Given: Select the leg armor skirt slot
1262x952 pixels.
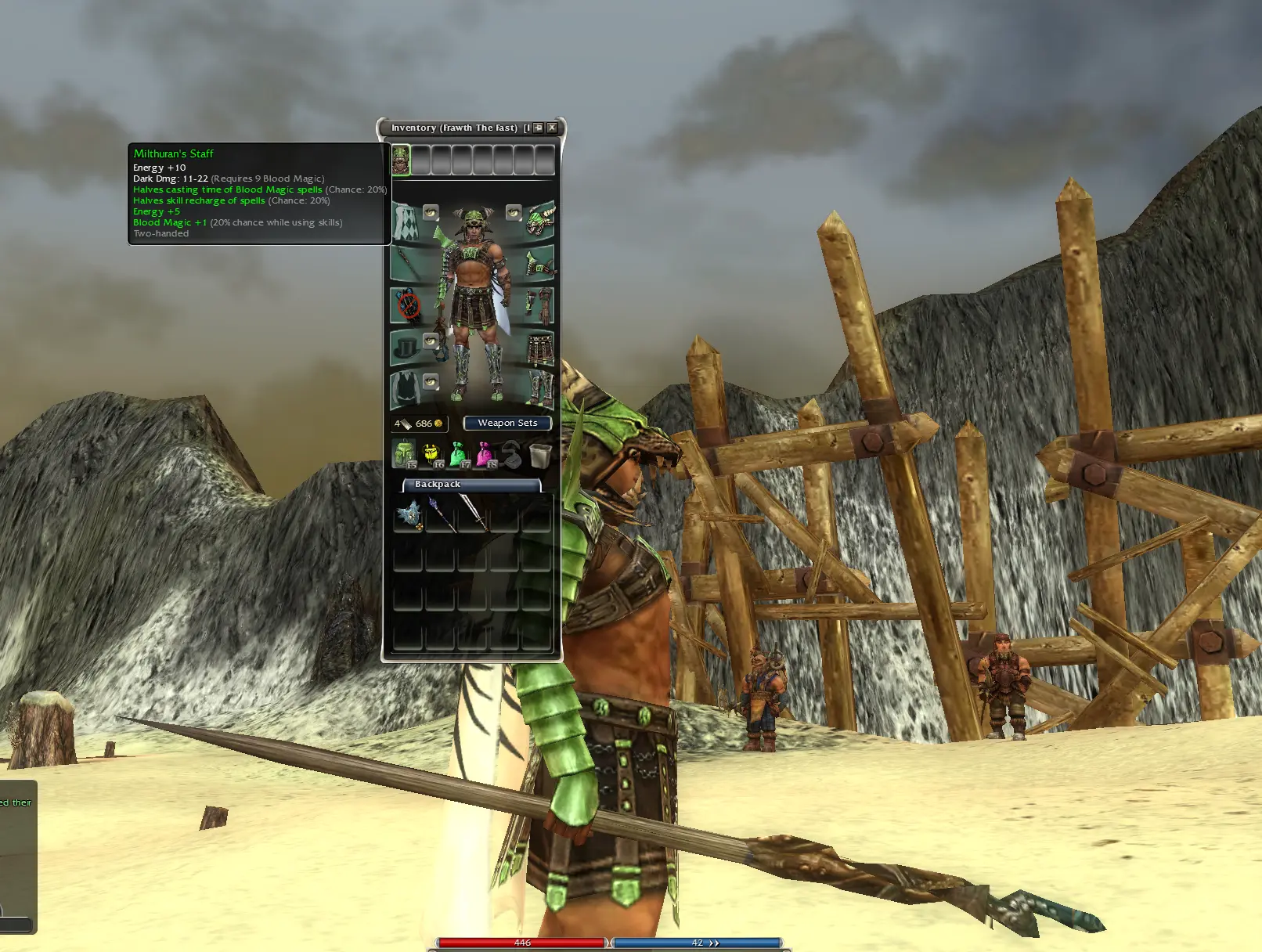Looking at the screenshot, I should click(x=540, y=348).
